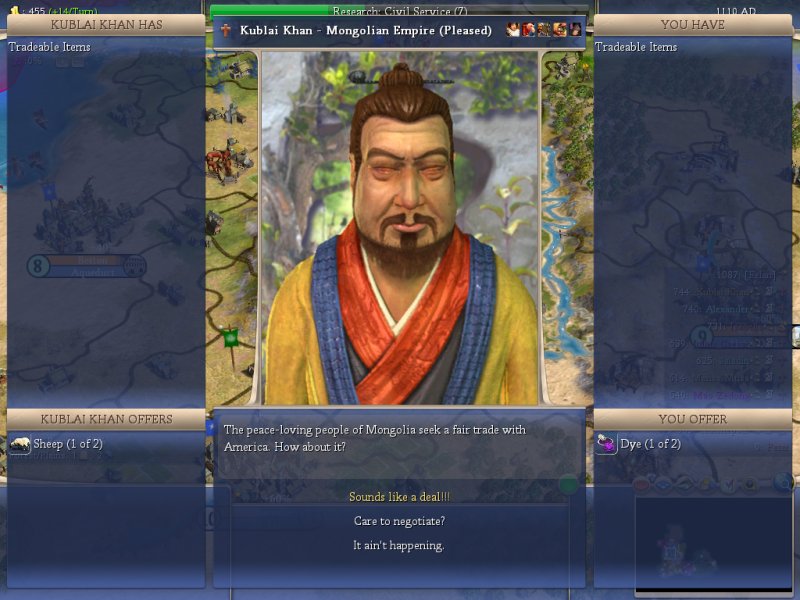Choose 'Care to negotiate?' reply
The width and height of the screenshot is (800, 600).
coord(399,521)
